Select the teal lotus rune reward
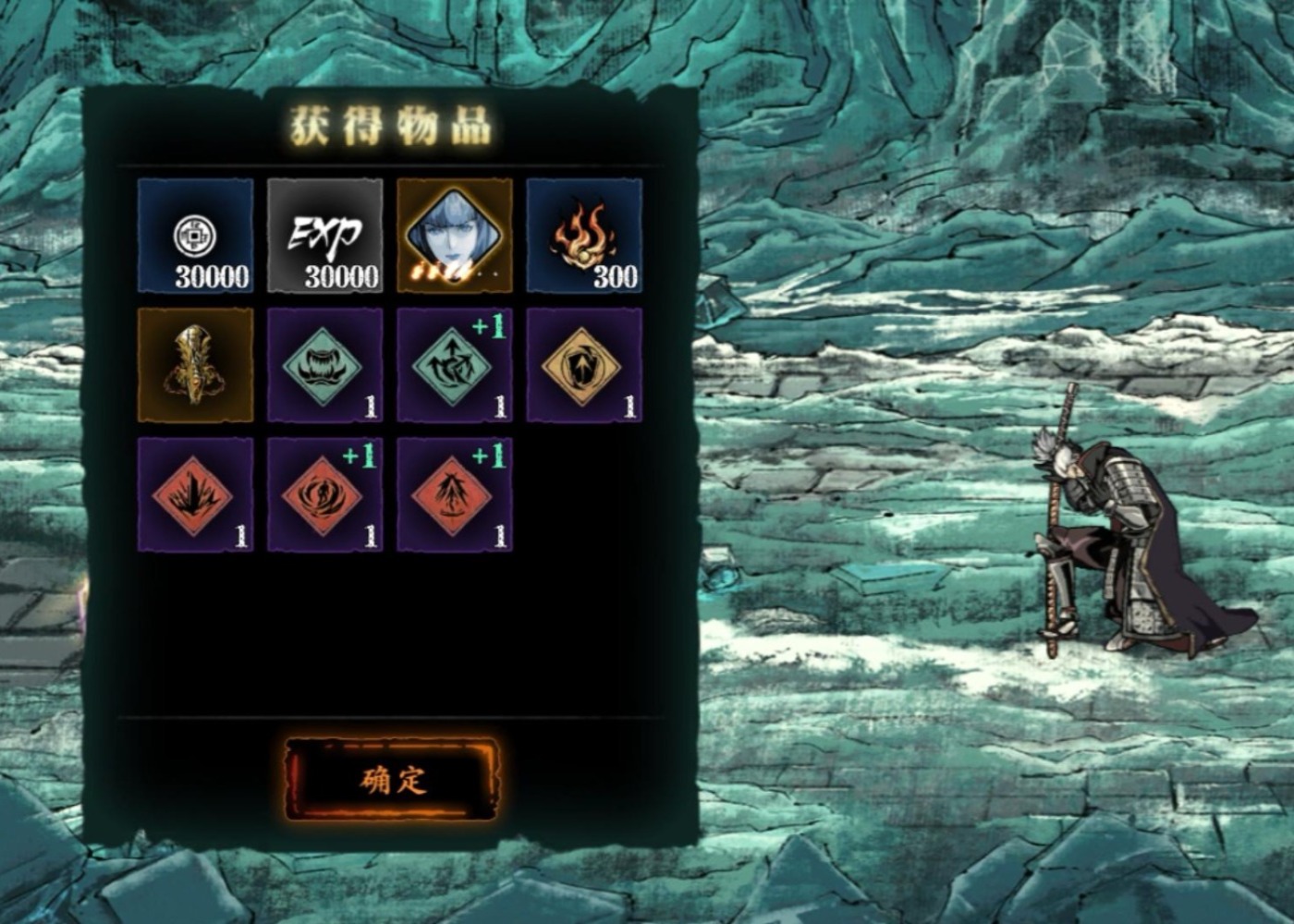The image size is (1294, 924). click(324, 365)
